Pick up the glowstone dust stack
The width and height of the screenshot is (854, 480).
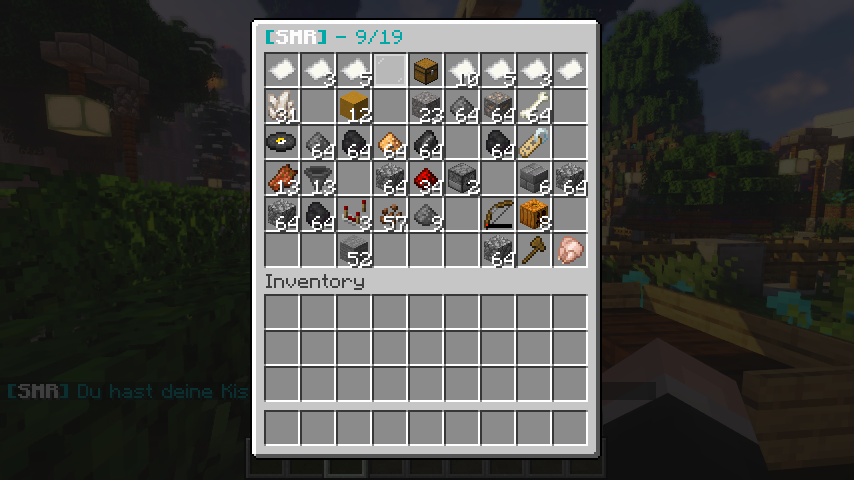point(391,142)
